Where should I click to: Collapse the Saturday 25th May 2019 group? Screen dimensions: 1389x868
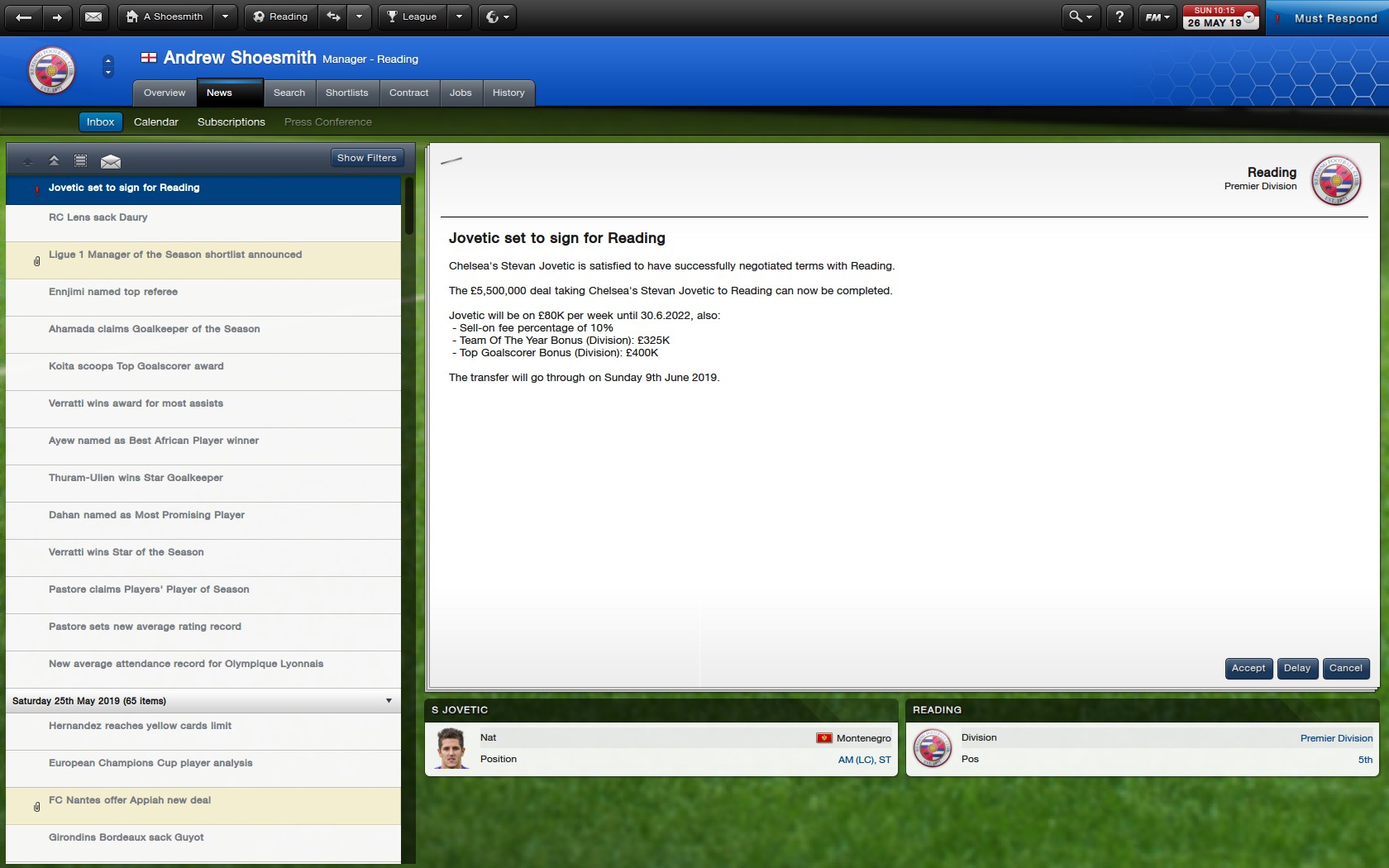389,701
